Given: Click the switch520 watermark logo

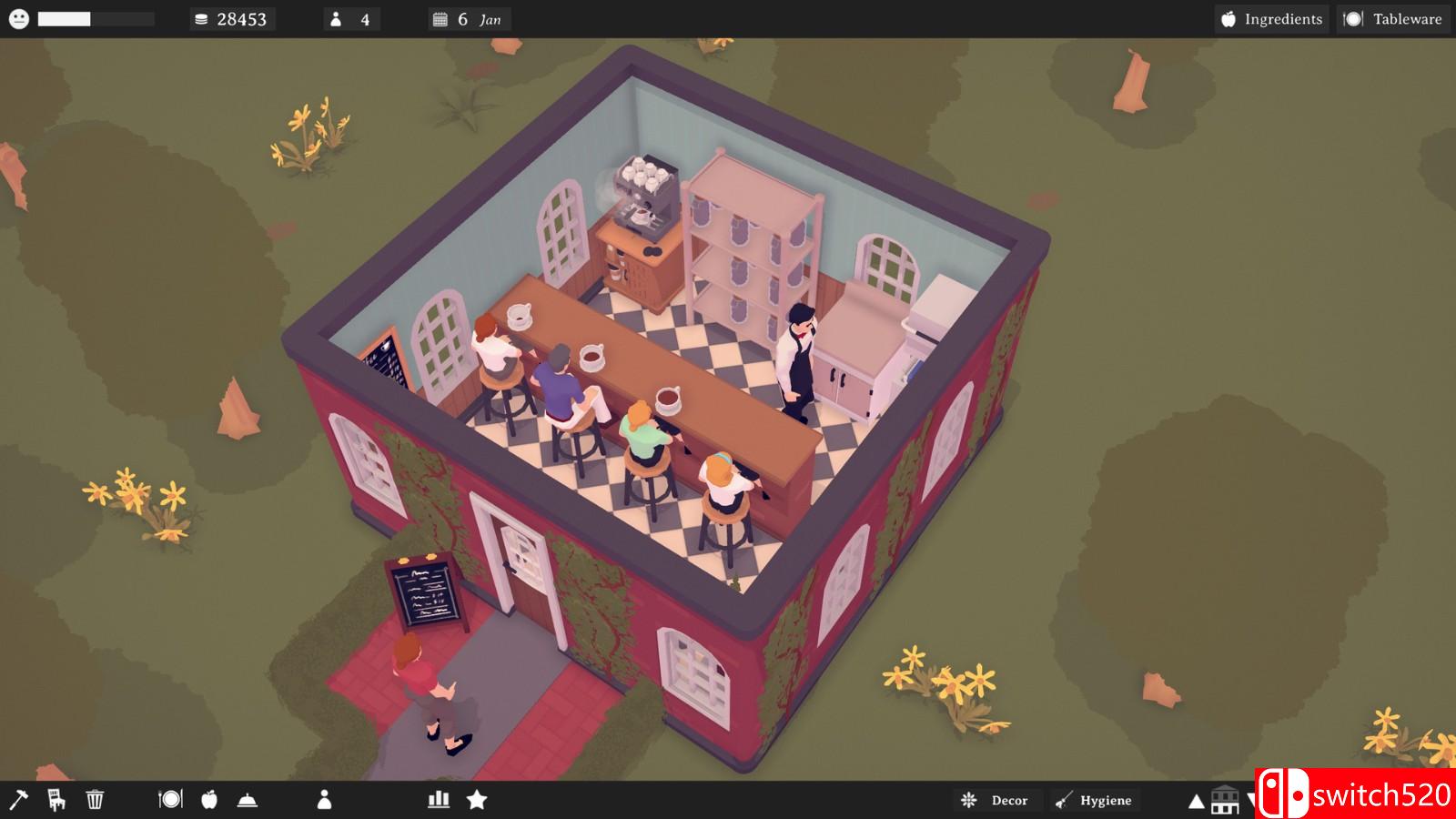Looking at the screenshot, I should pyautogui.click(x=1355, y=794).
